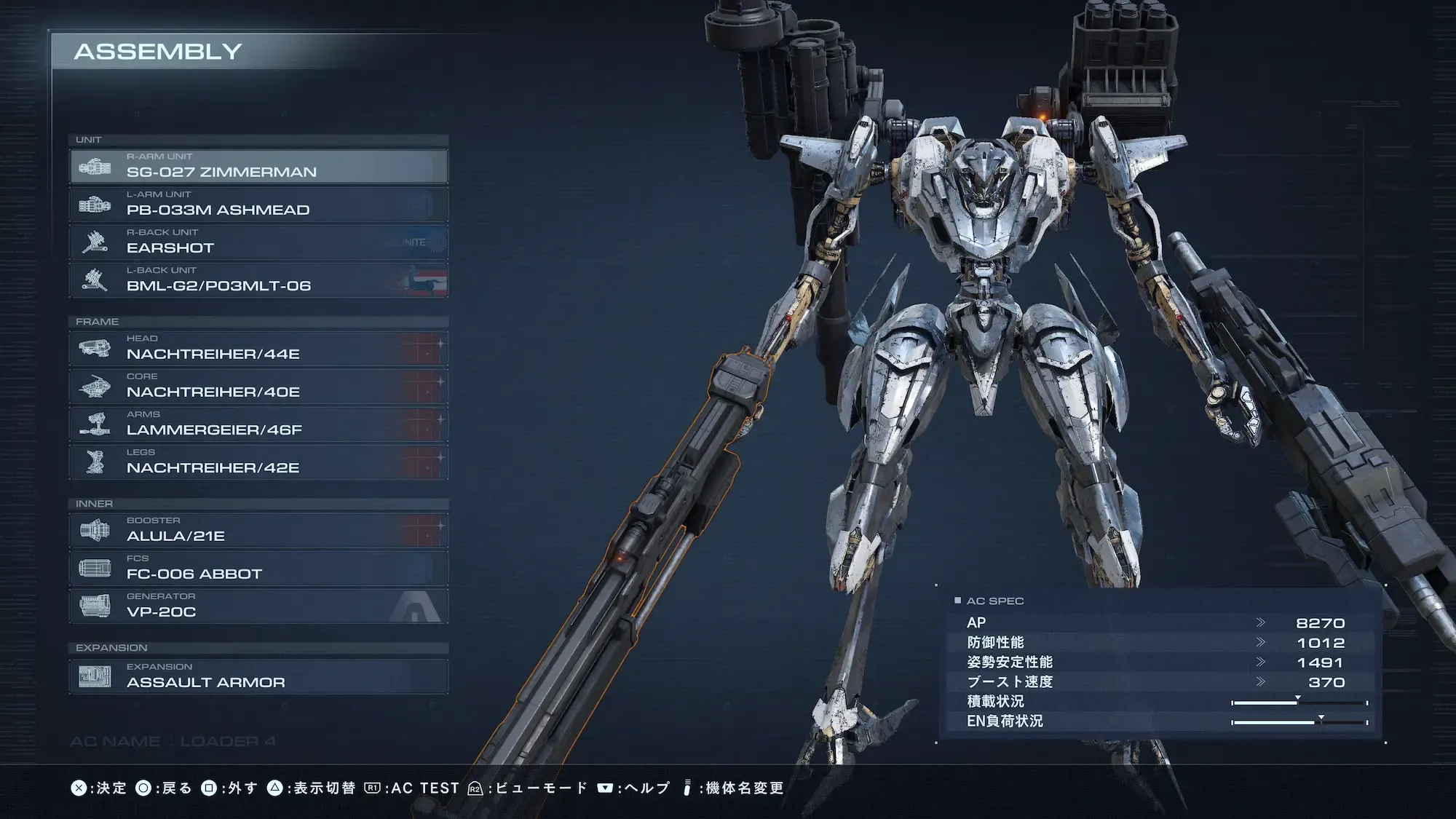
Task: Choose the NACHTREIHER/42E legs slot
Action: pyautogui.click(x=258, y=462)
